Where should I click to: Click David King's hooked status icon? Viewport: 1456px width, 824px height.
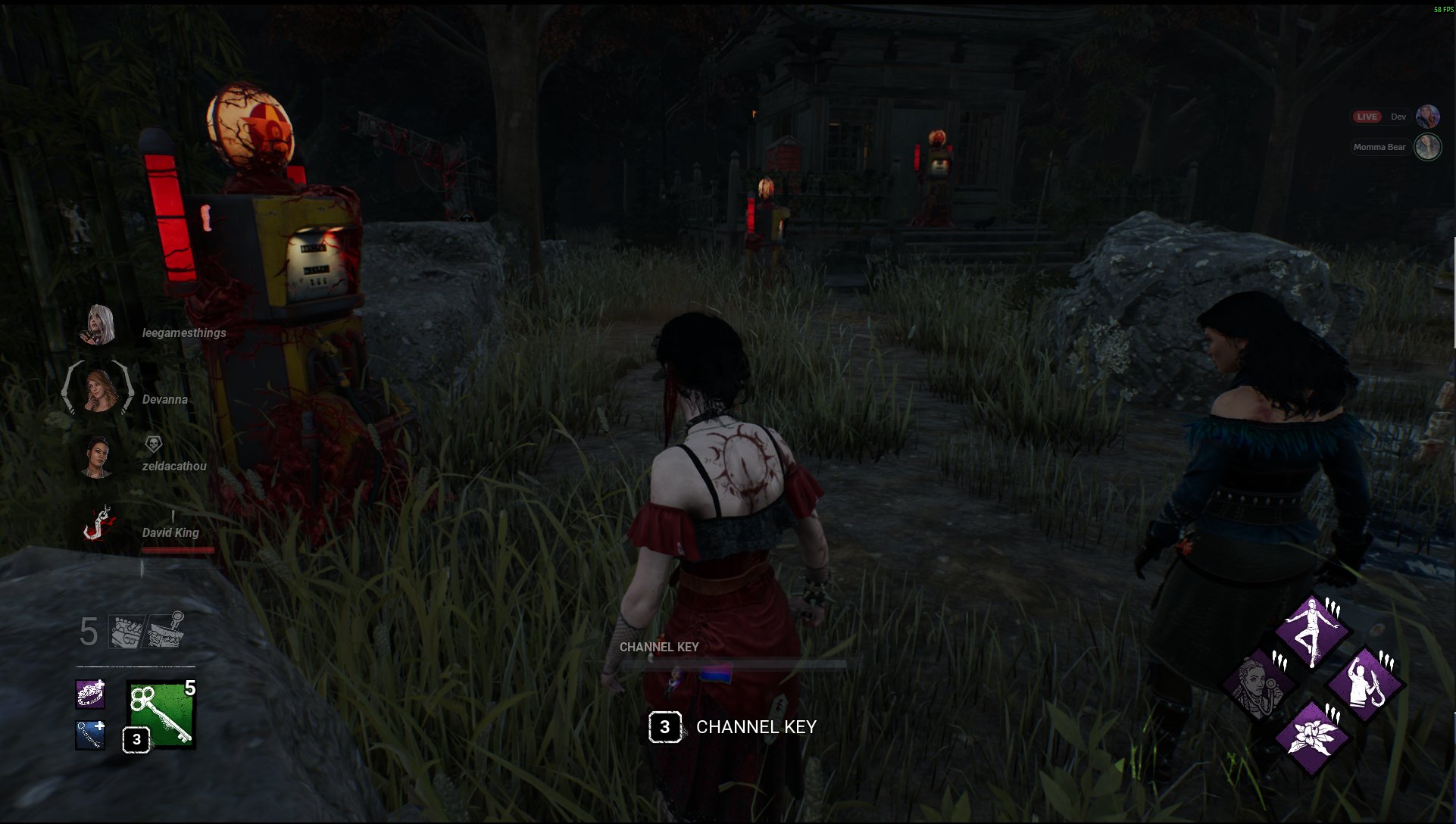pyautogui.click(x=98, y=523)
